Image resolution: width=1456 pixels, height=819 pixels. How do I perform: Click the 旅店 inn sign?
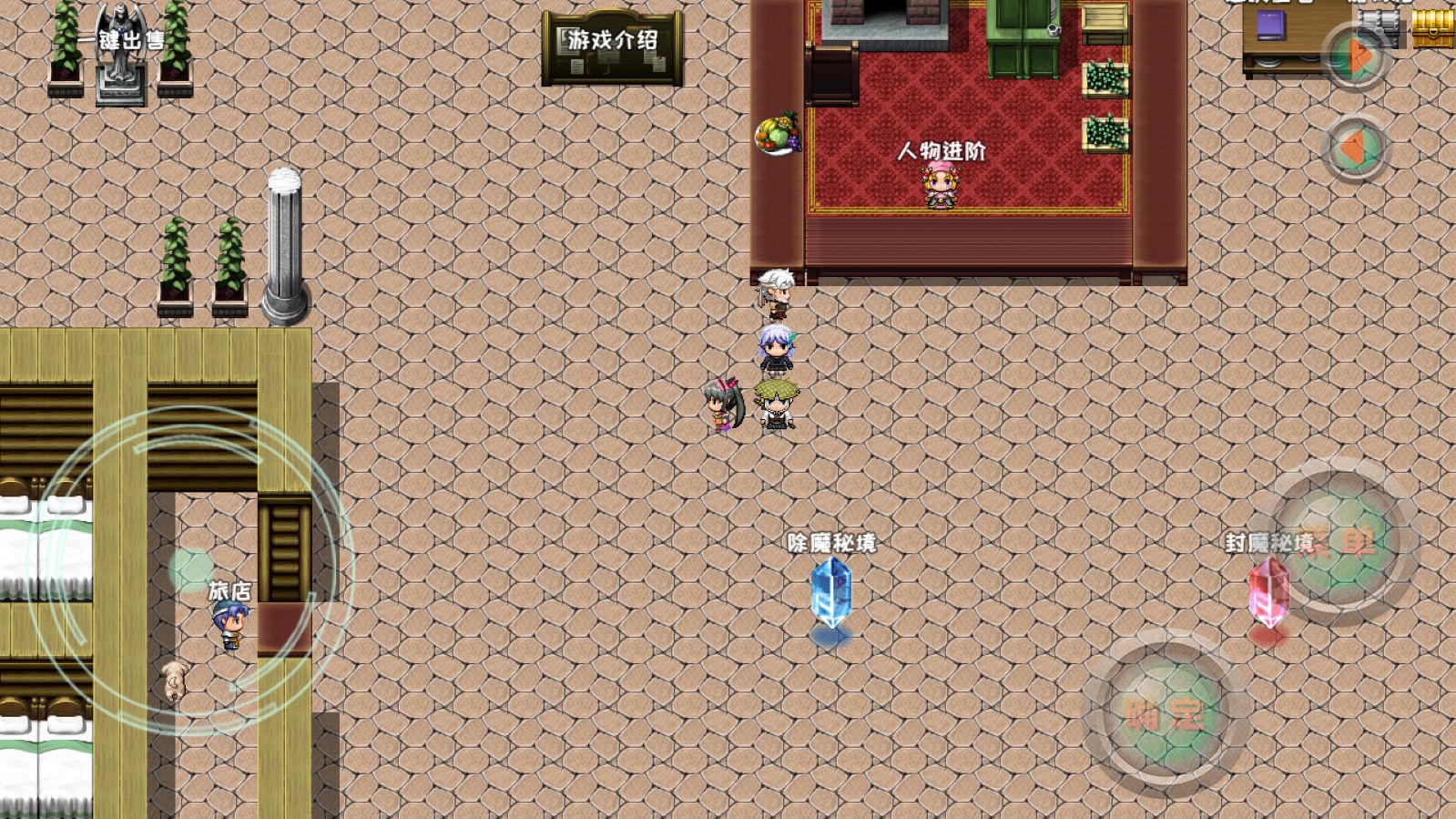tap(229, 589)
